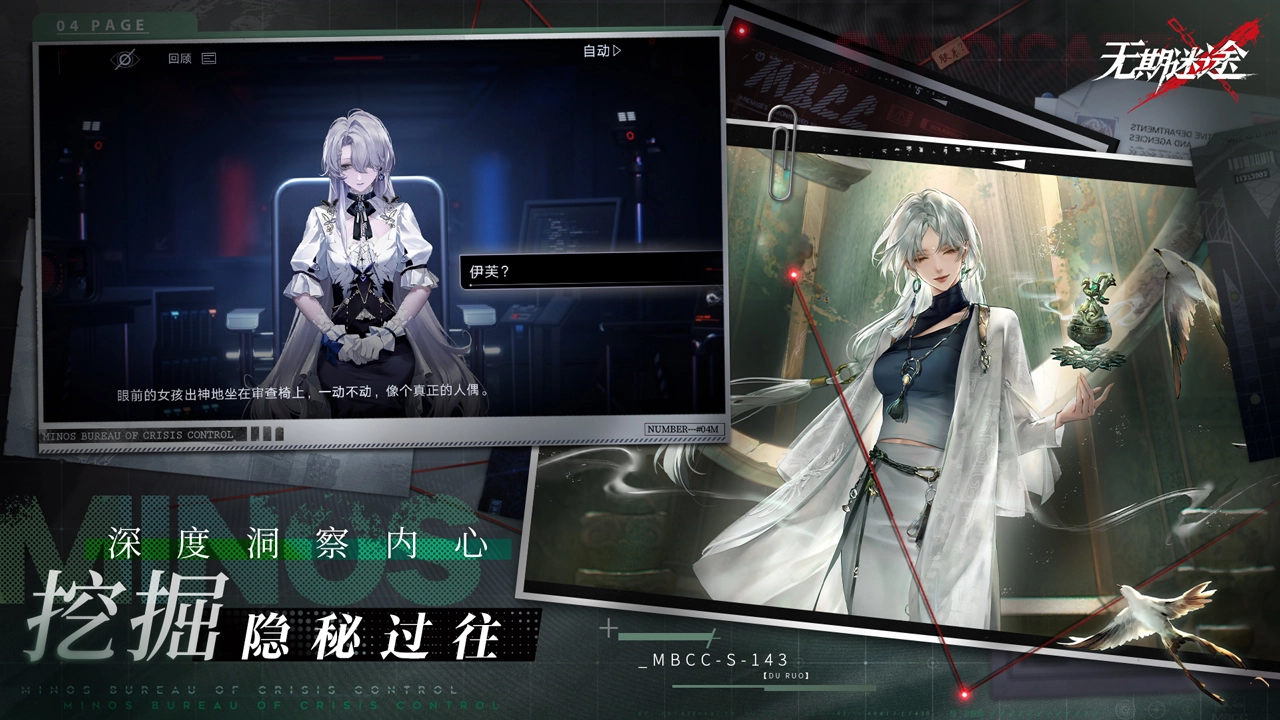Select the camera icon in the studio scene
This screenshot has height=720, width=1280.
pyautogui.click(x=628, y=135)
